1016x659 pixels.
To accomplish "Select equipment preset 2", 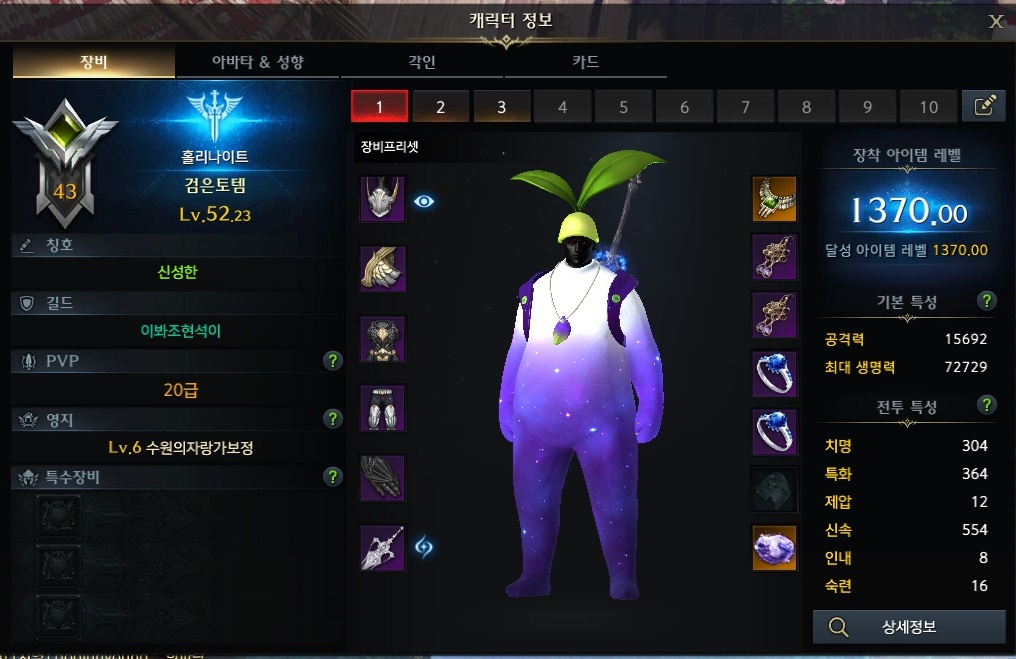I will tap(440, 107).
